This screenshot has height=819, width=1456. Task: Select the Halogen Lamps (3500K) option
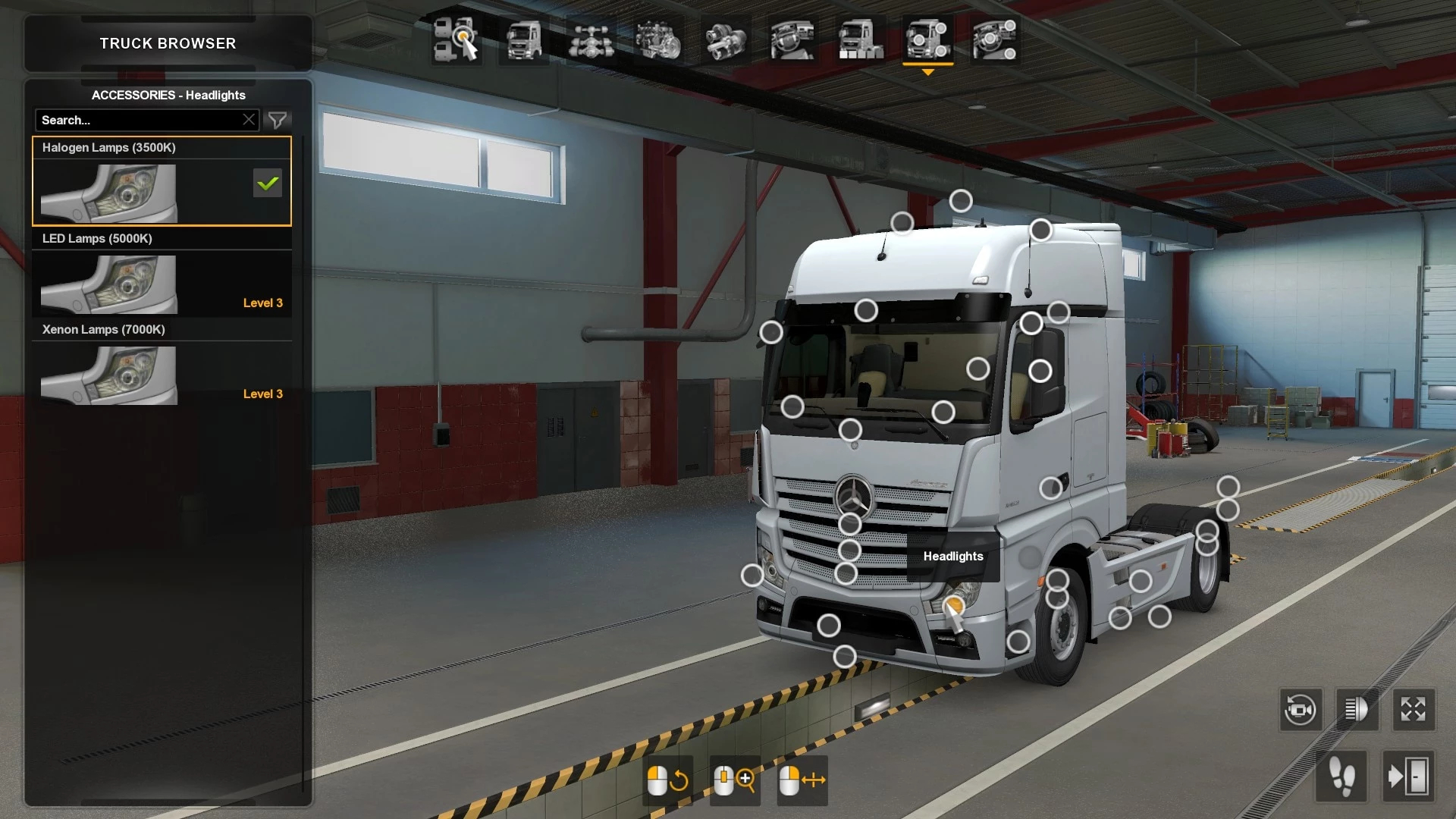[162, 182]
